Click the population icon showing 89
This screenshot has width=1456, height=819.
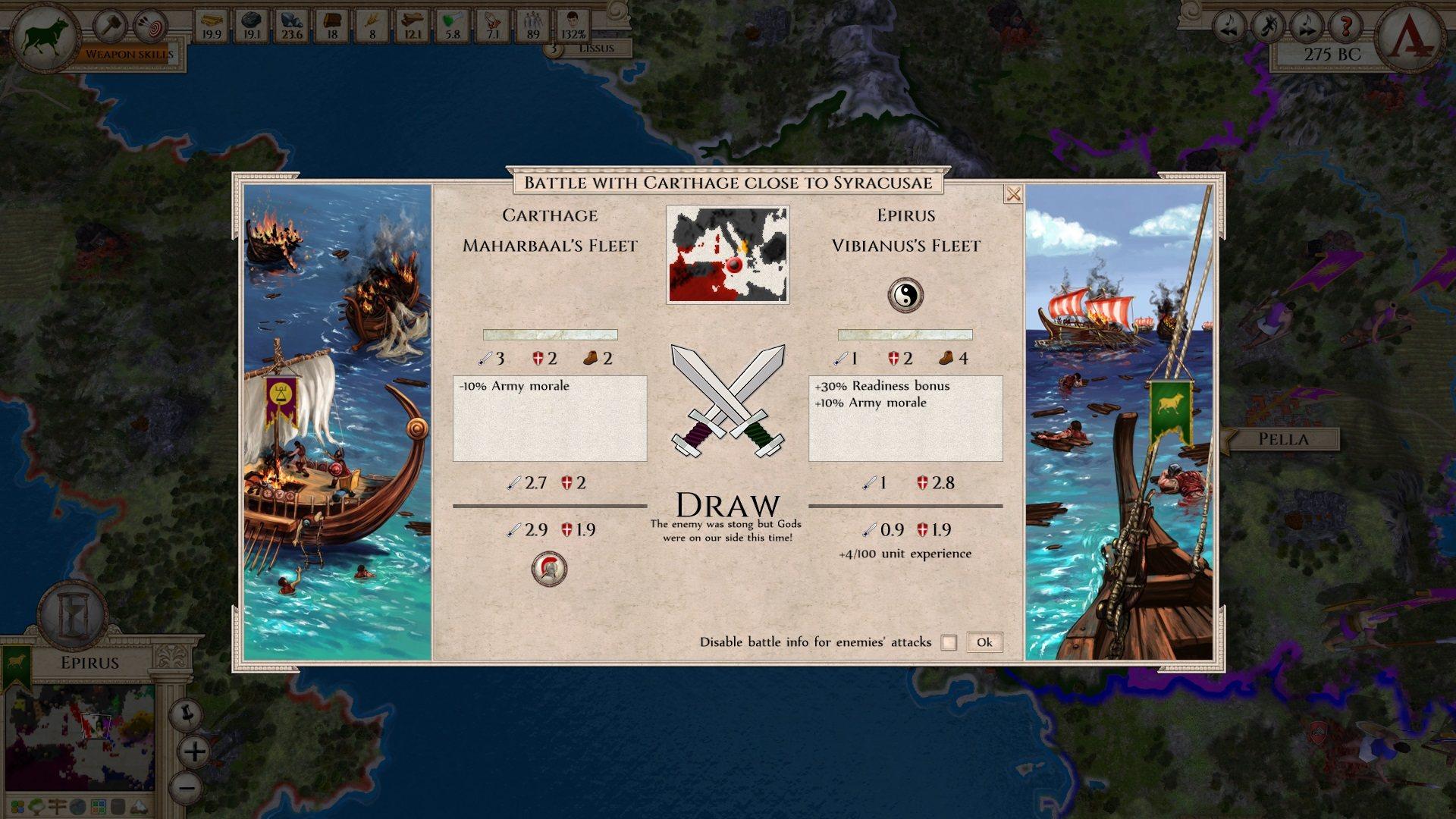535,23
